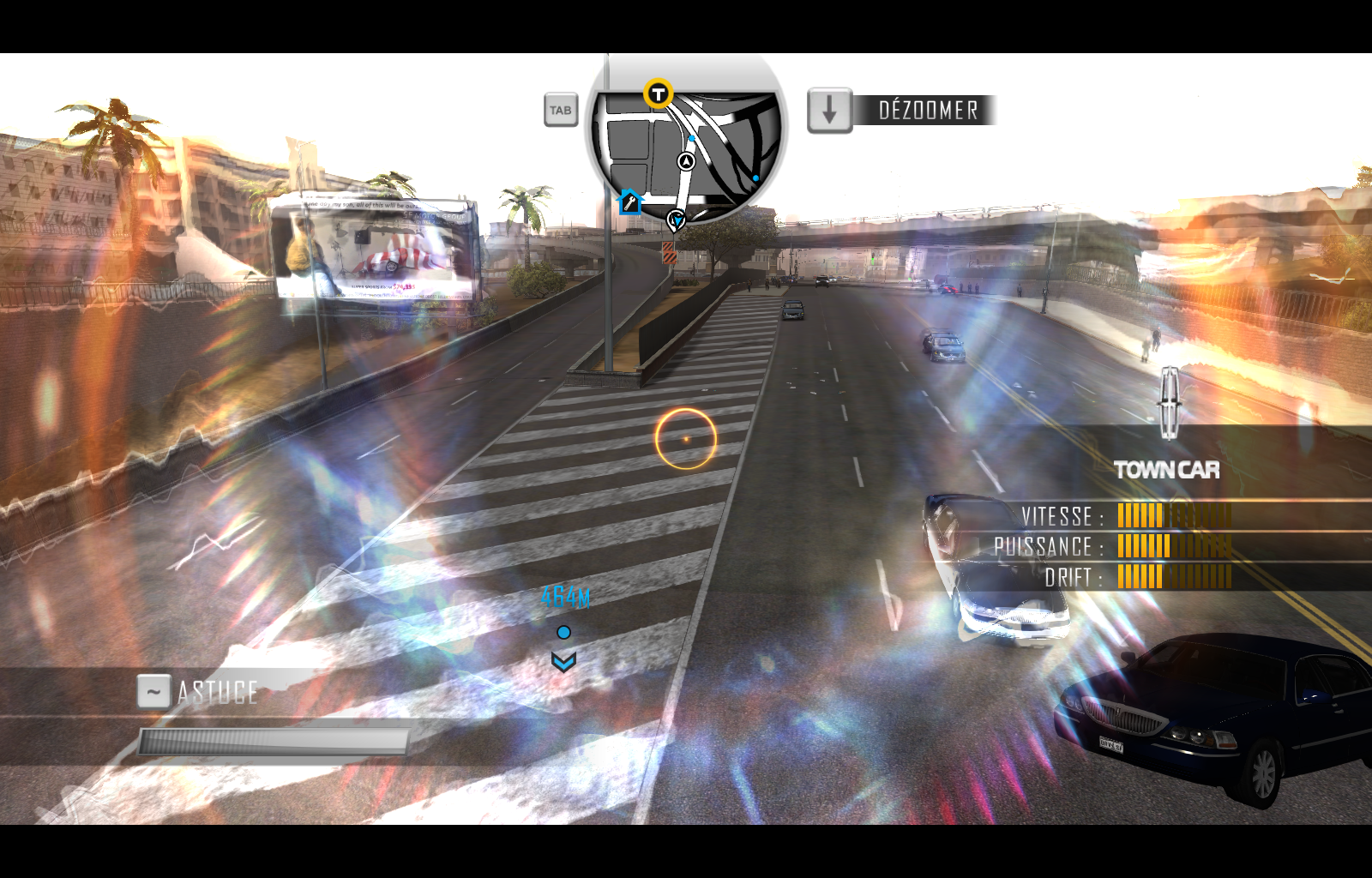Click the down-arrow key icon for DÉZOOMER
Viewport: 1372px width, 878px height.
click(828, 109)
